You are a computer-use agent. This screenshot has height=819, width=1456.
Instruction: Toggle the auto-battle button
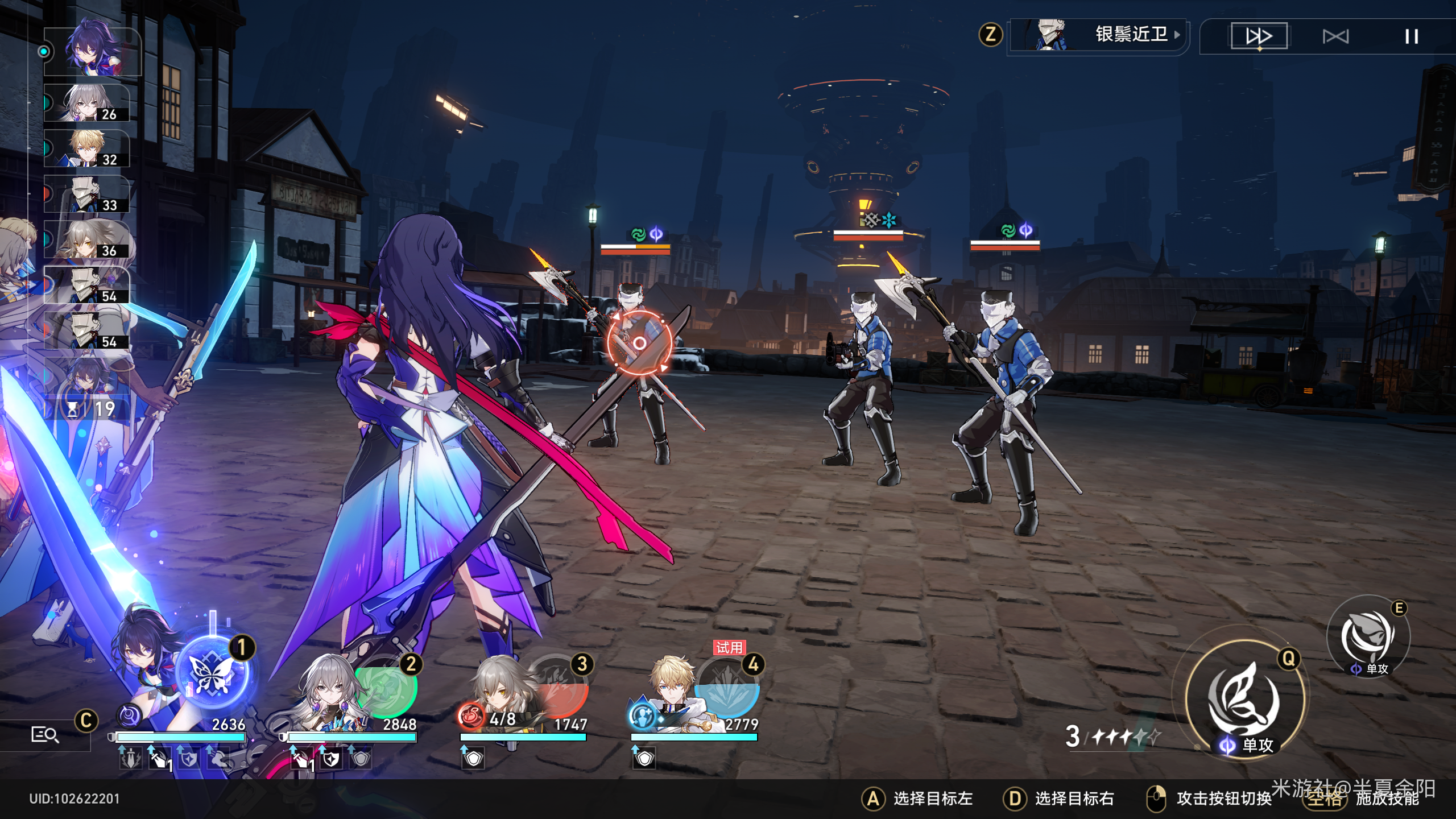point(1335,37)
